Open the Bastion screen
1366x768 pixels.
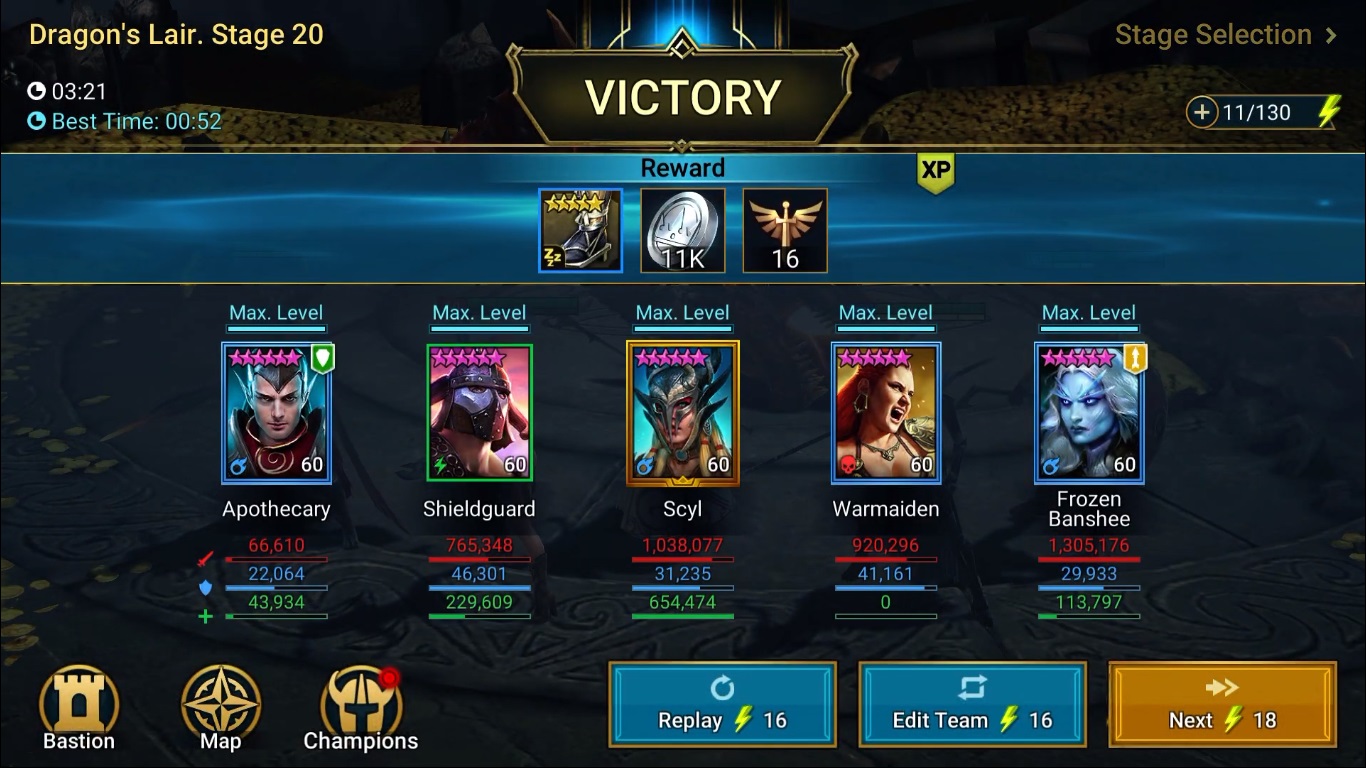coord(78,707)
